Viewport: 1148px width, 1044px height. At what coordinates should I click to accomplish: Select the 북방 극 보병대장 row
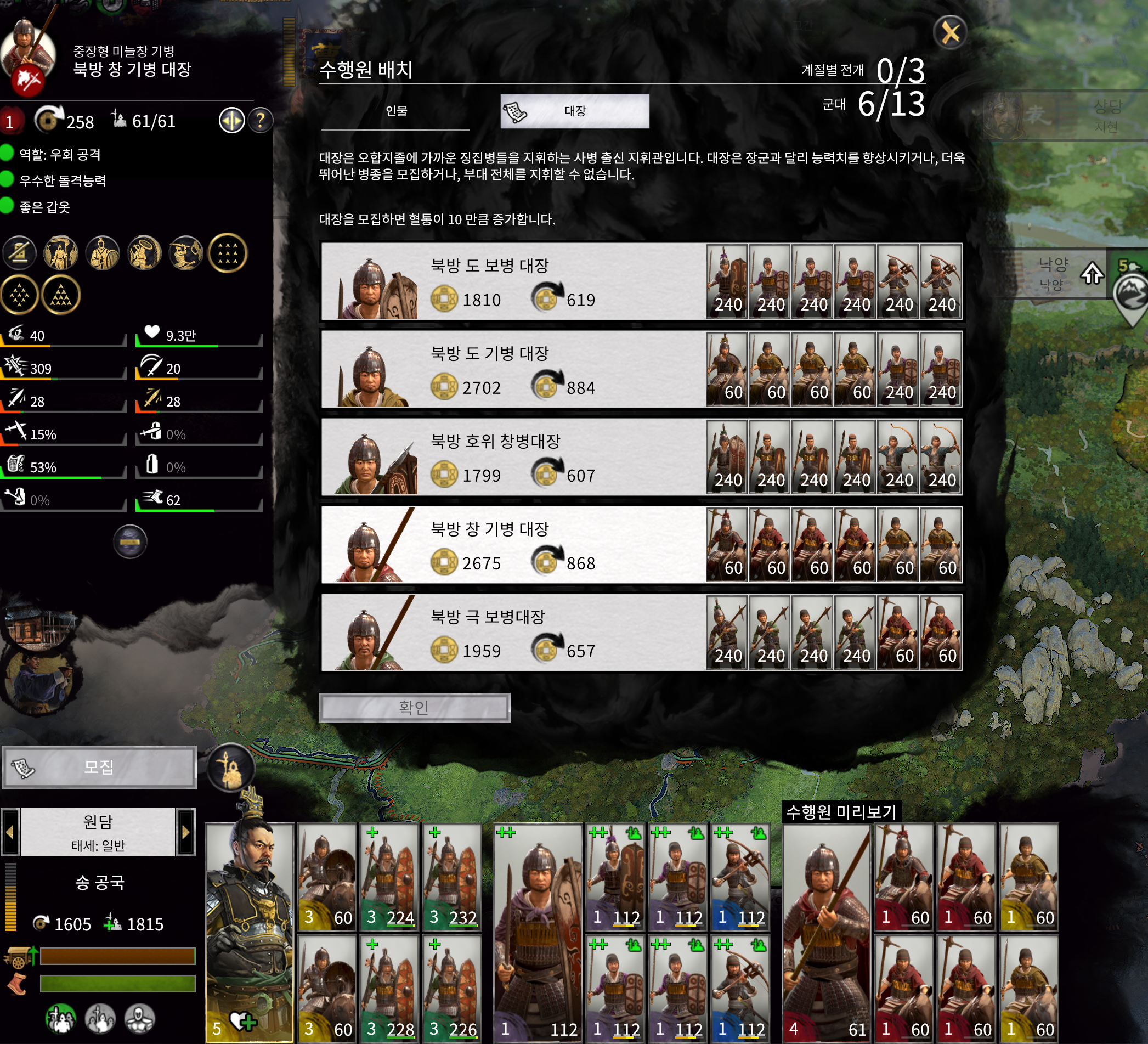click(512, 632)
